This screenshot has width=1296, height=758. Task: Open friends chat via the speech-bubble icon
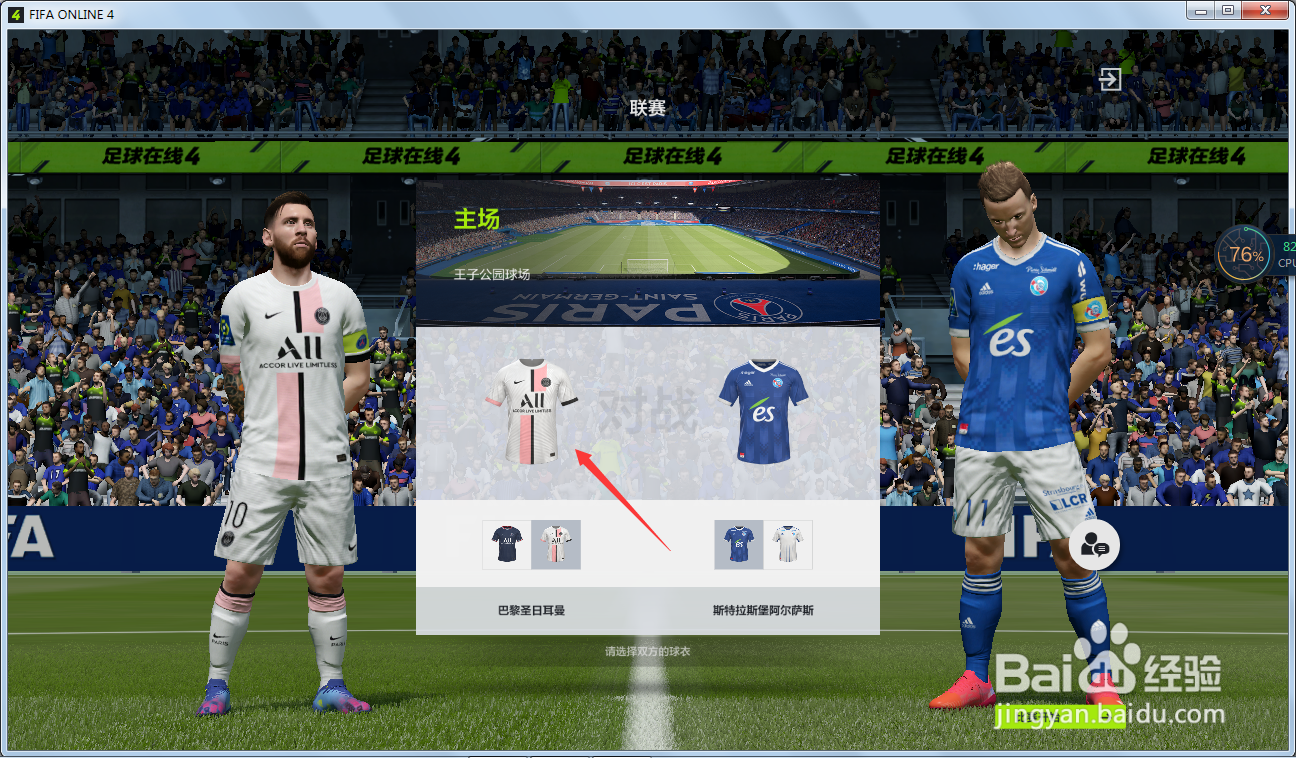click(x=1094, y=545)
